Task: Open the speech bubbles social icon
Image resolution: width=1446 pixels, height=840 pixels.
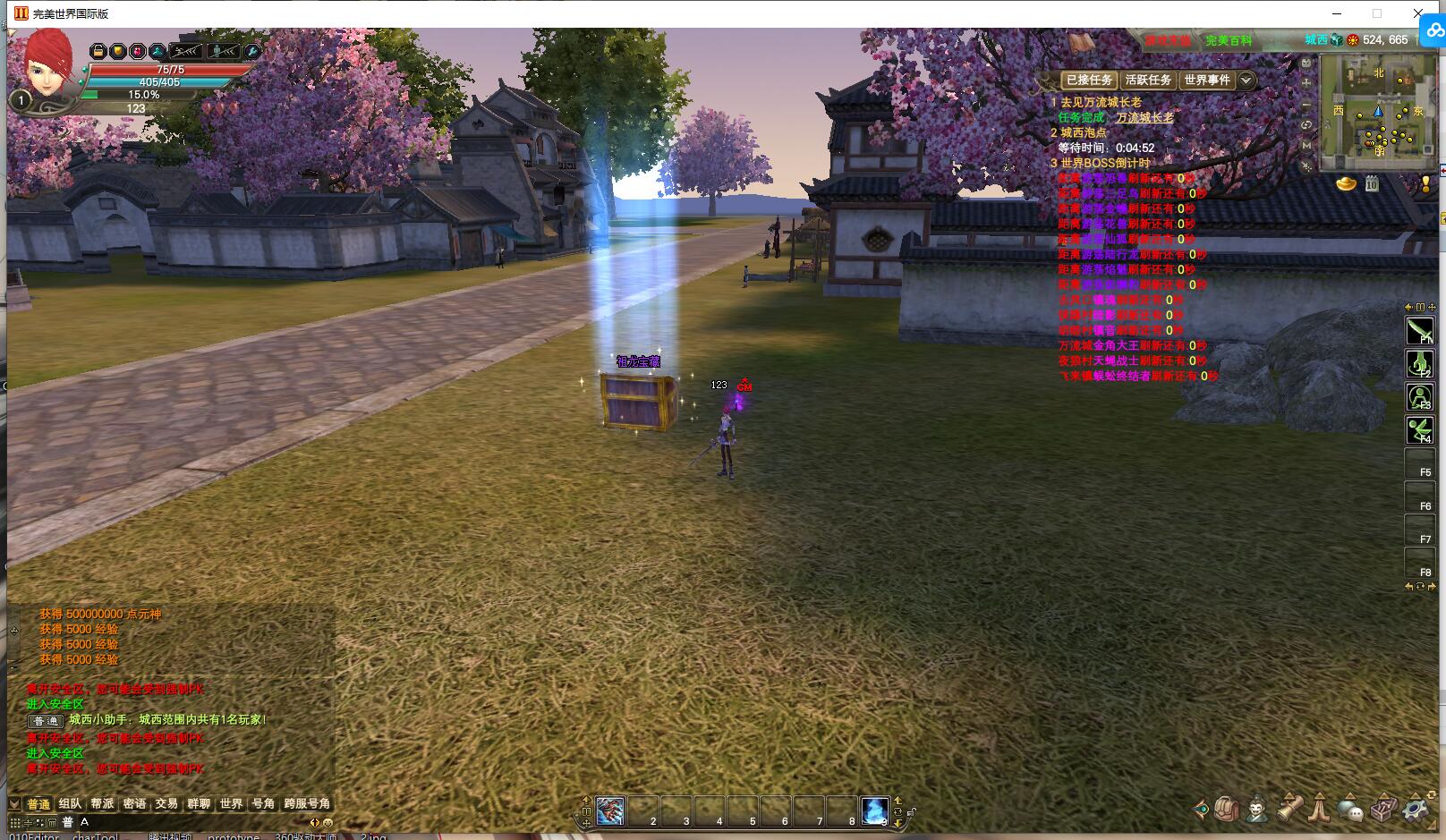Action: [x=1350, y=810]
